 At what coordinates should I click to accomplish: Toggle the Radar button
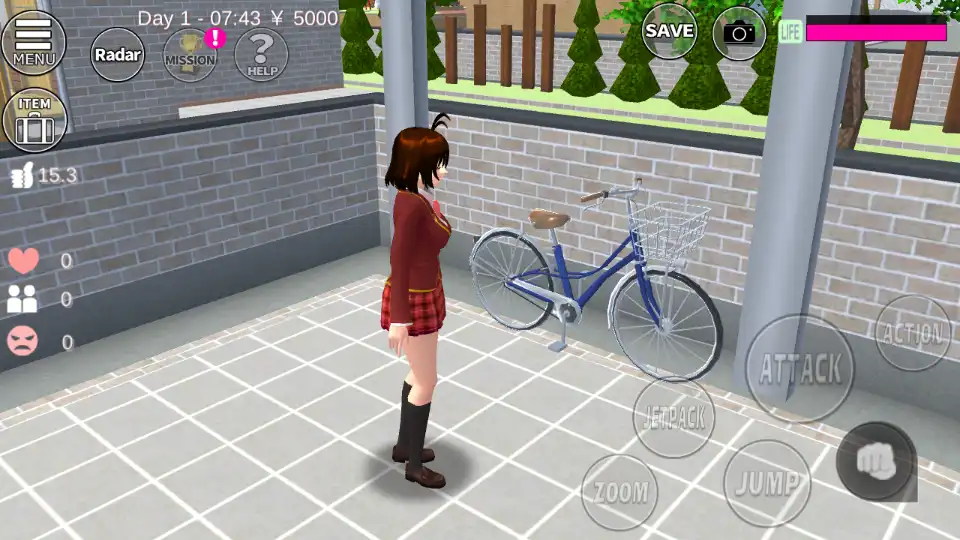pos(118,55)
